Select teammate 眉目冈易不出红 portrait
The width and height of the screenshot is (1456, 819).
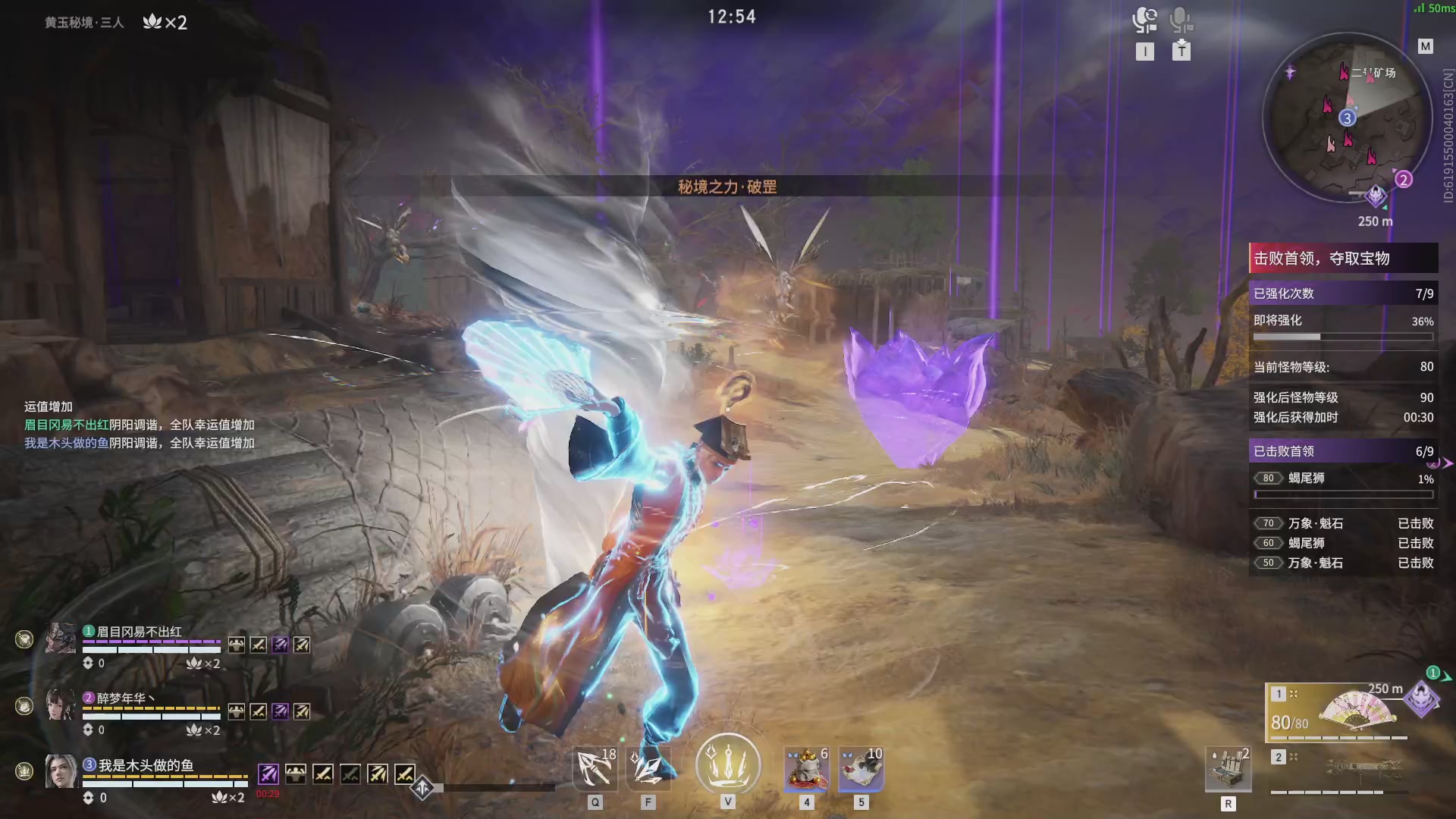click(x=61, y=639)
